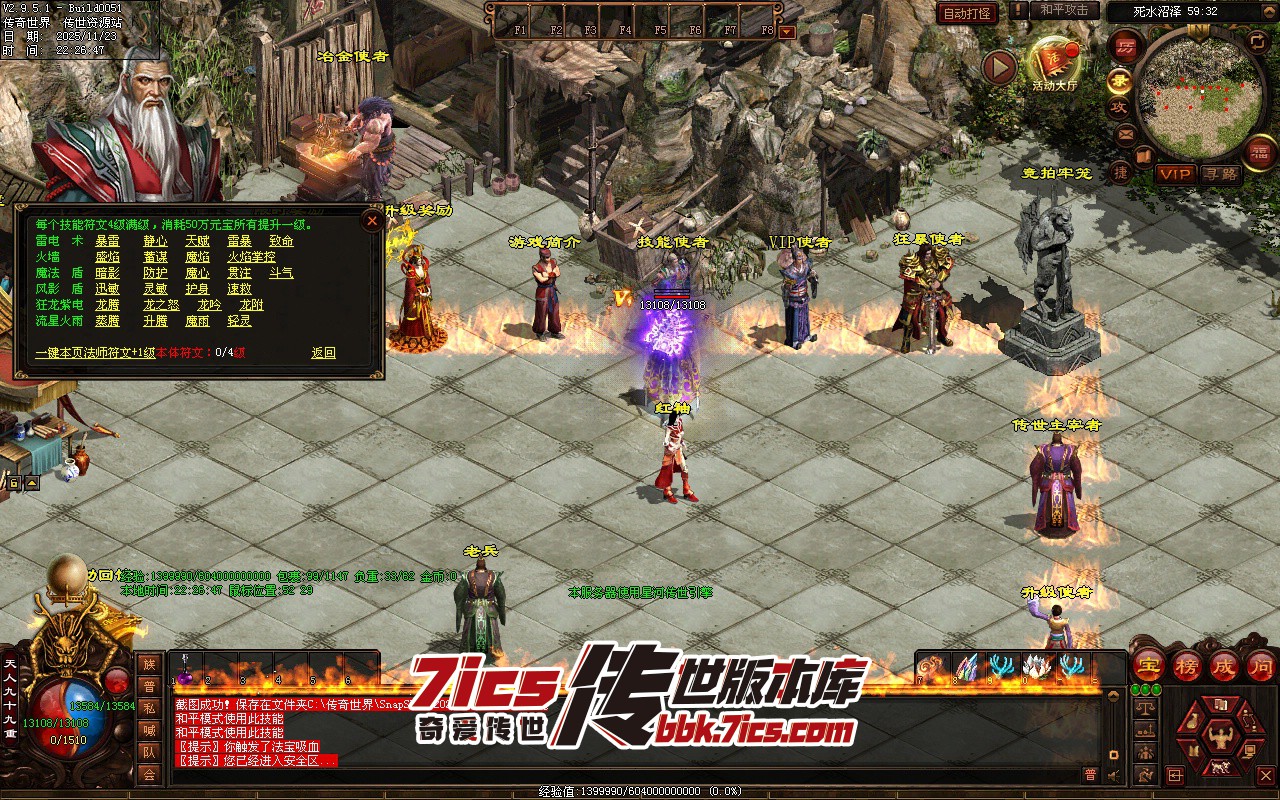Switch the 和平攻击 attack mode
The image size is (1280, 800).
click(1064, 10)
